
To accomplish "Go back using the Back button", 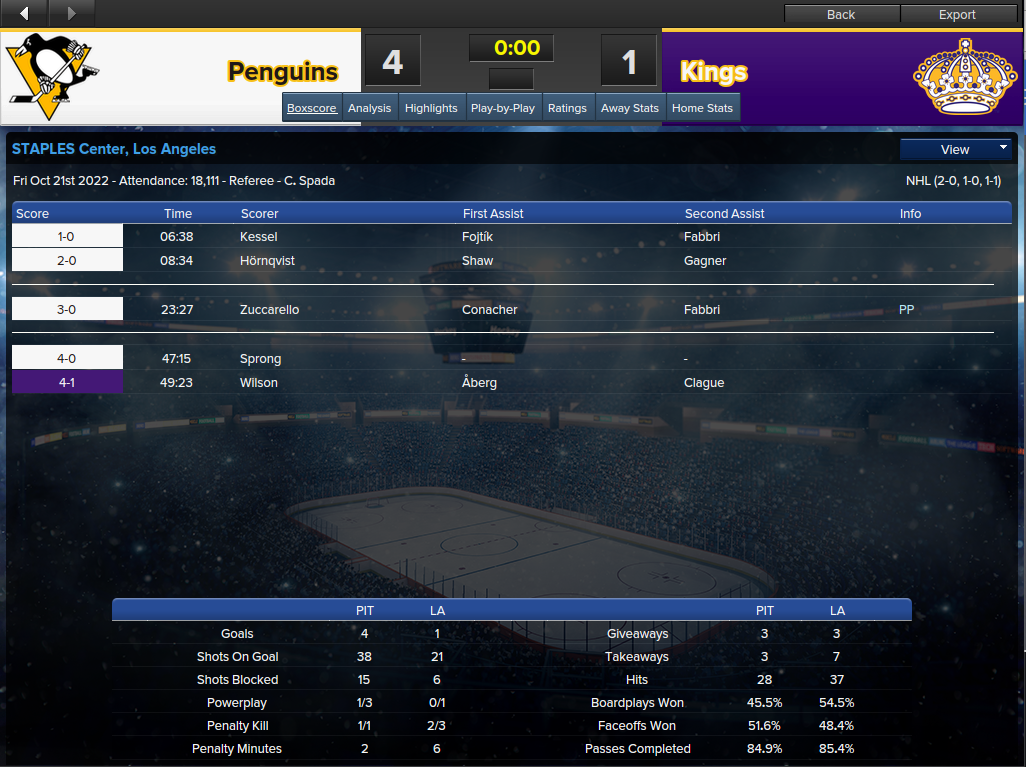I will tap(841, 14).
